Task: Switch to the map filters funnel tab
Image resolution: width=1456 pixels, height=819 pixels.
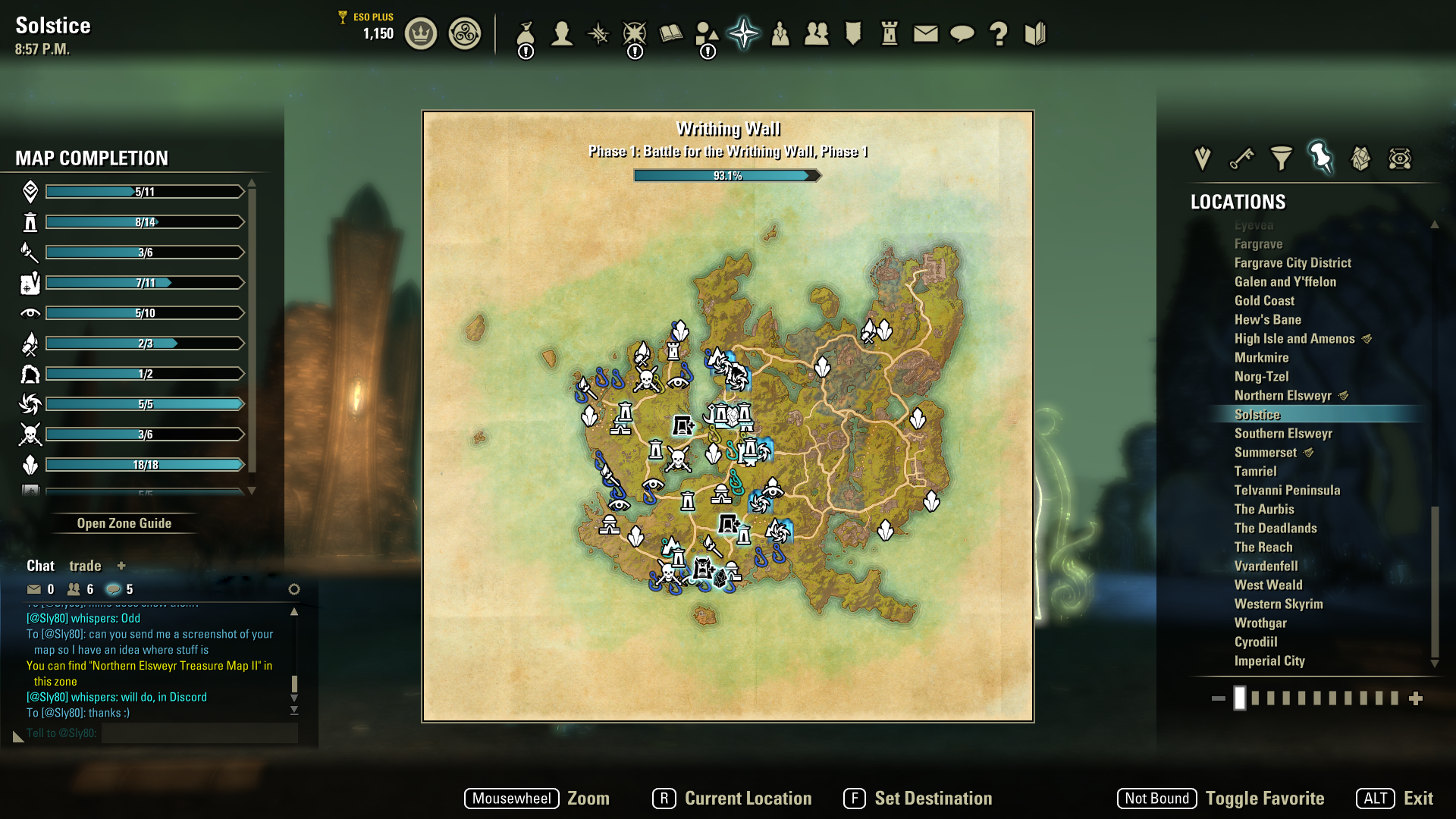Action: (1282, 158)
